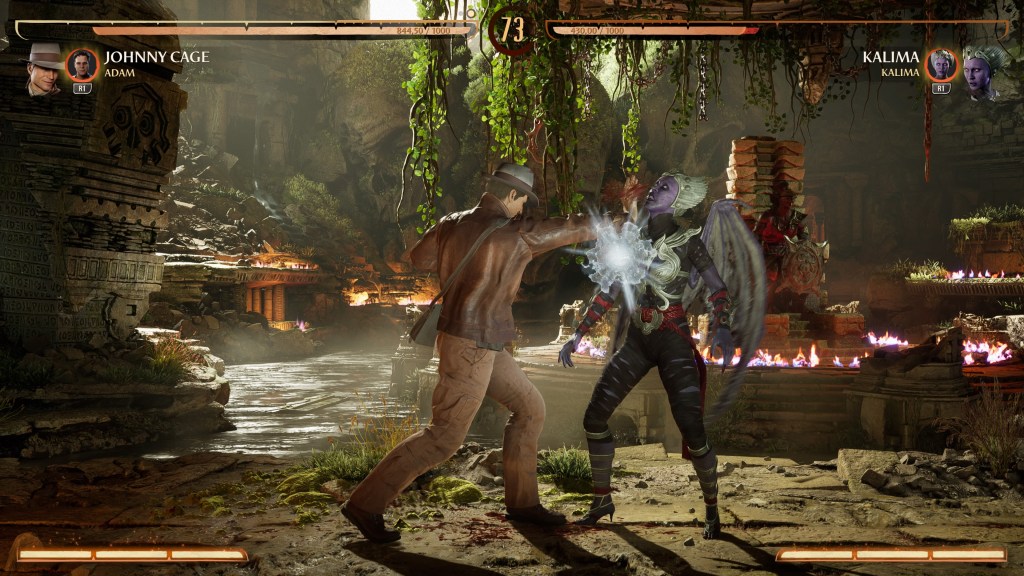
Task: Select the circular kameo icon beside Johnny Cage
Action: (82, 65)
